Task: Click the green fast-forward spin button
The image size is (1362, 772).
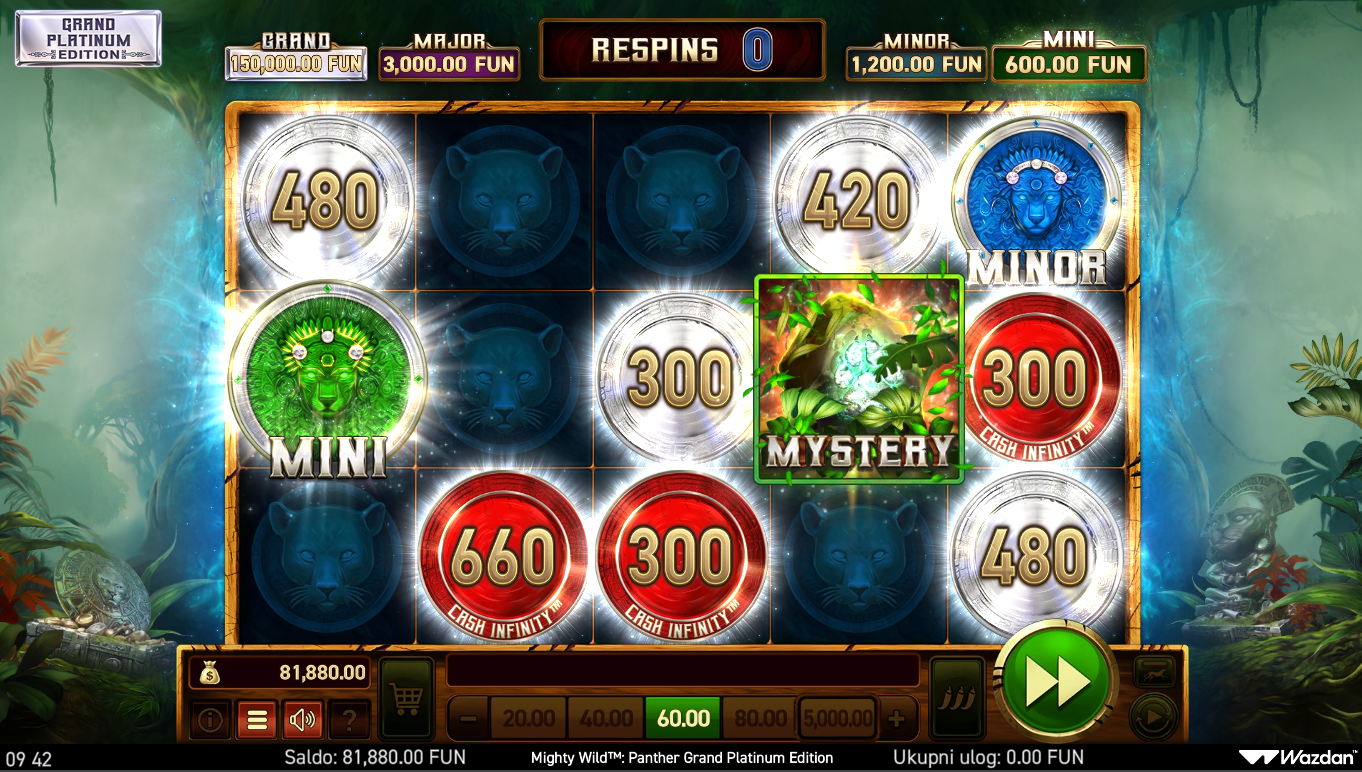Action: pyautogui.click(x=1056, y=684)
